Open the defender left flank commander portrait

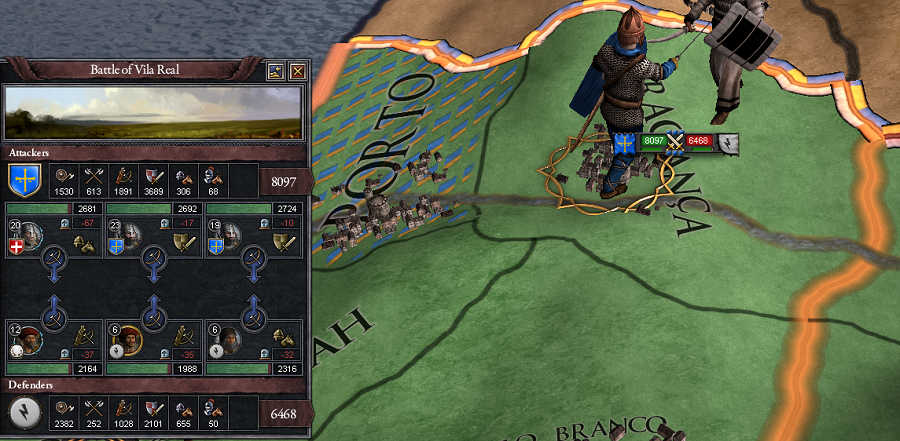(29, 340)
